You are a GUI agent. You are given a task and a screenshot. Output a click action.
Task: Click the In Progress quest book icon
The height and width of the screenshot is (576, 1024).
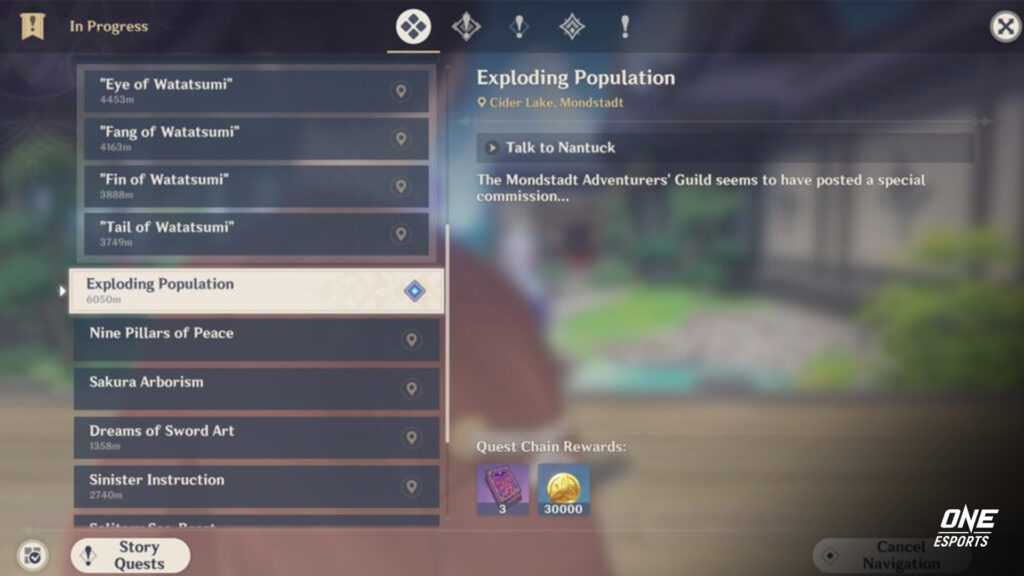(x=32, y=27)
